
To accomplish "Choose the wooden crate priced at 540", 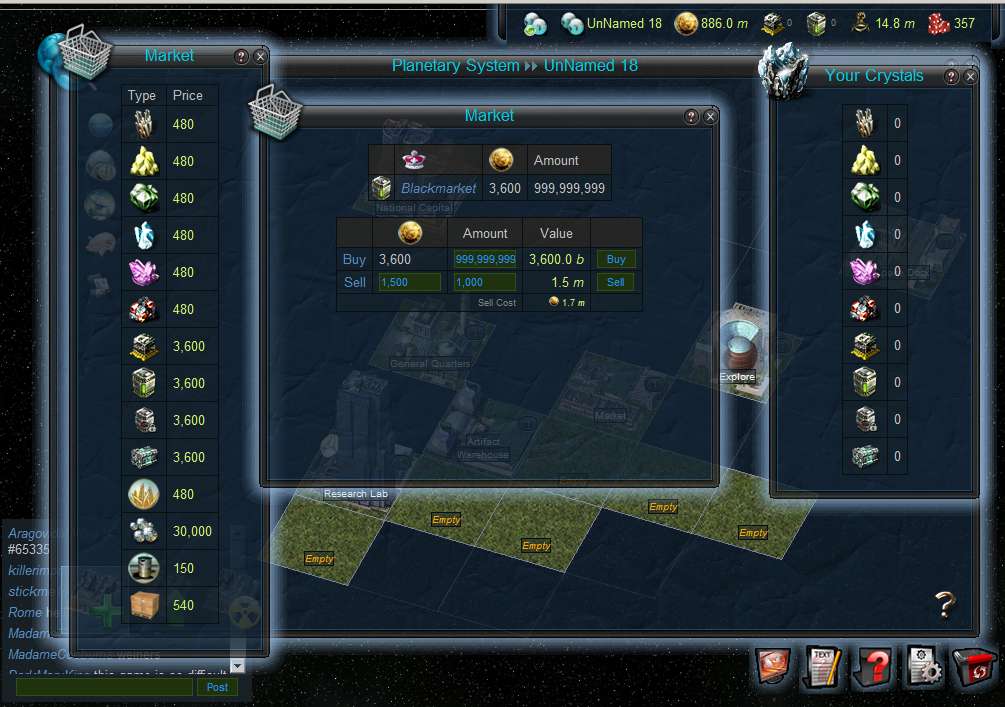I will 170,605.
